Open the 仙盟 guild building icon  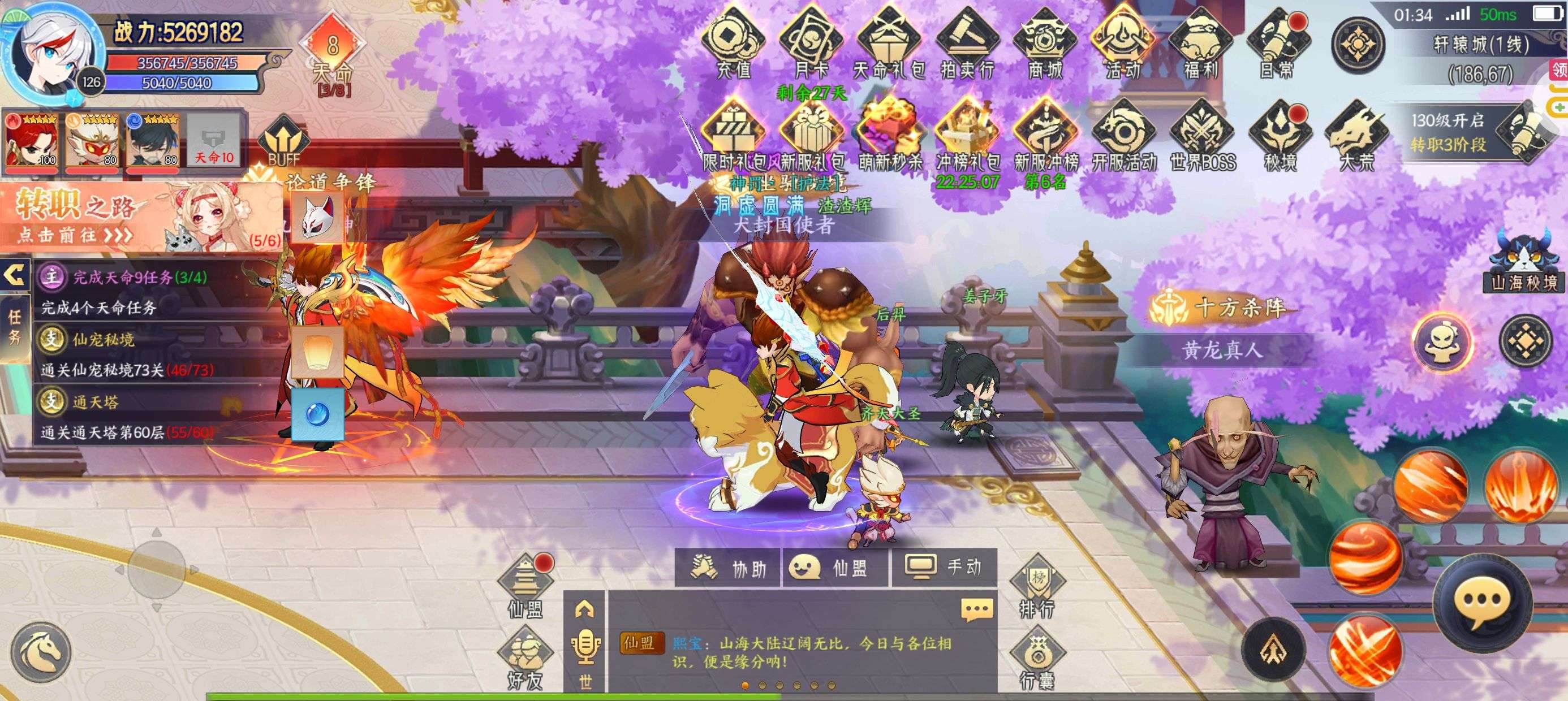click(x=525, y=585)
